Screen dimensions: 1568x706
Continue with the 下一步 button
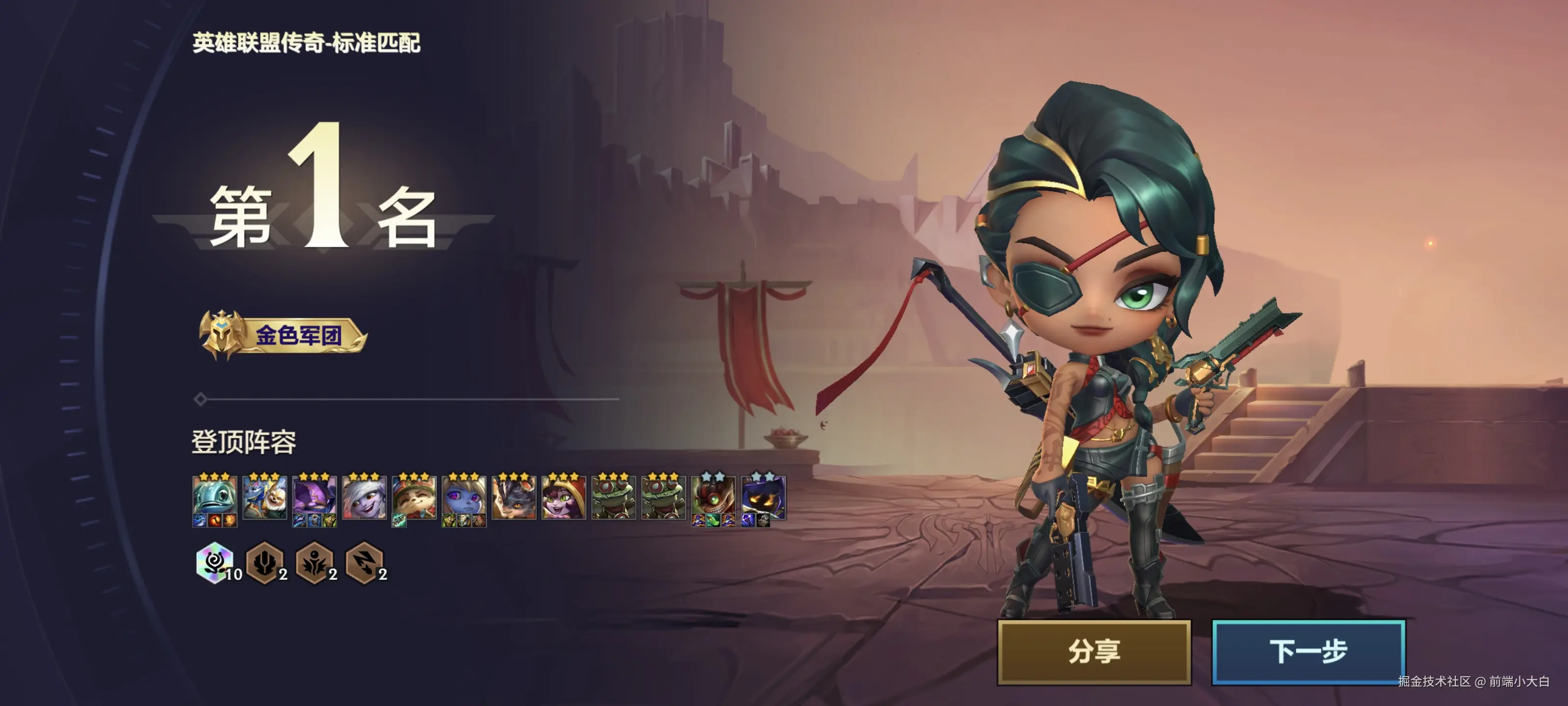(x=1307, y=651)
